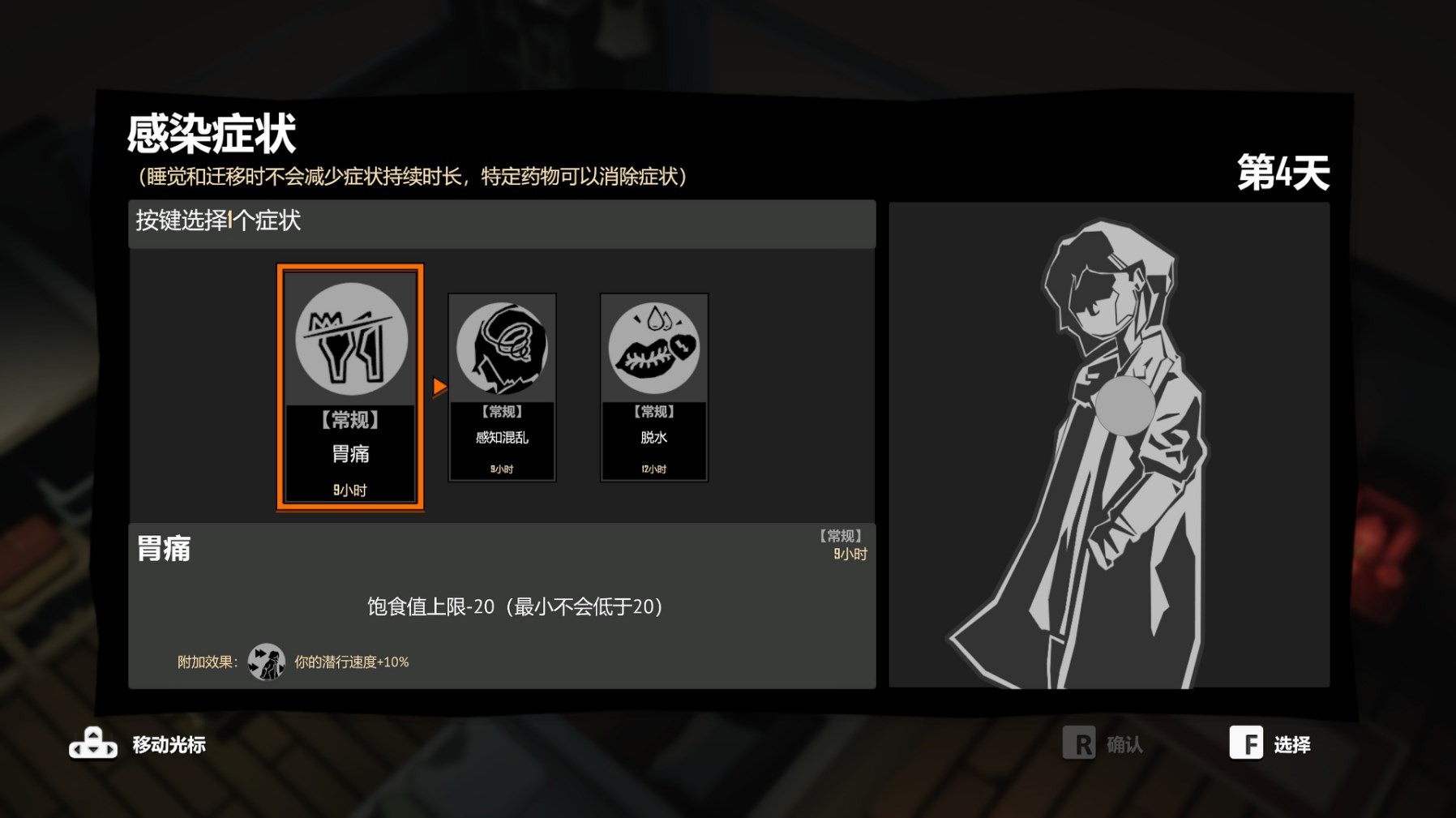Screen dimensions: 1456x818
Task: Click the 按键选择 selection bar
Action: [217, 221]
